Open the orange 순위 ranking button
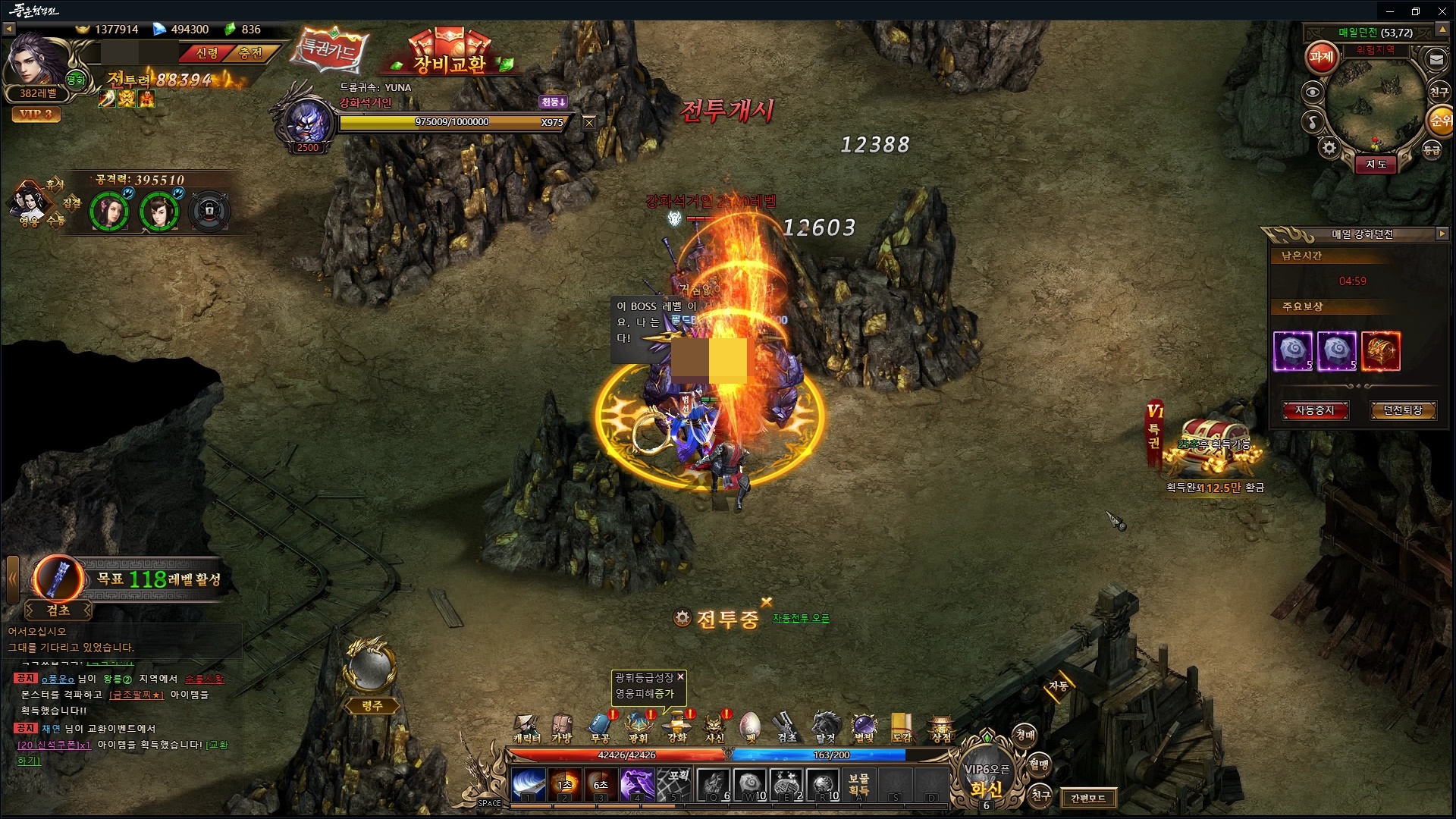This screenshot has height=819, width=1456. pos(1440,121)
